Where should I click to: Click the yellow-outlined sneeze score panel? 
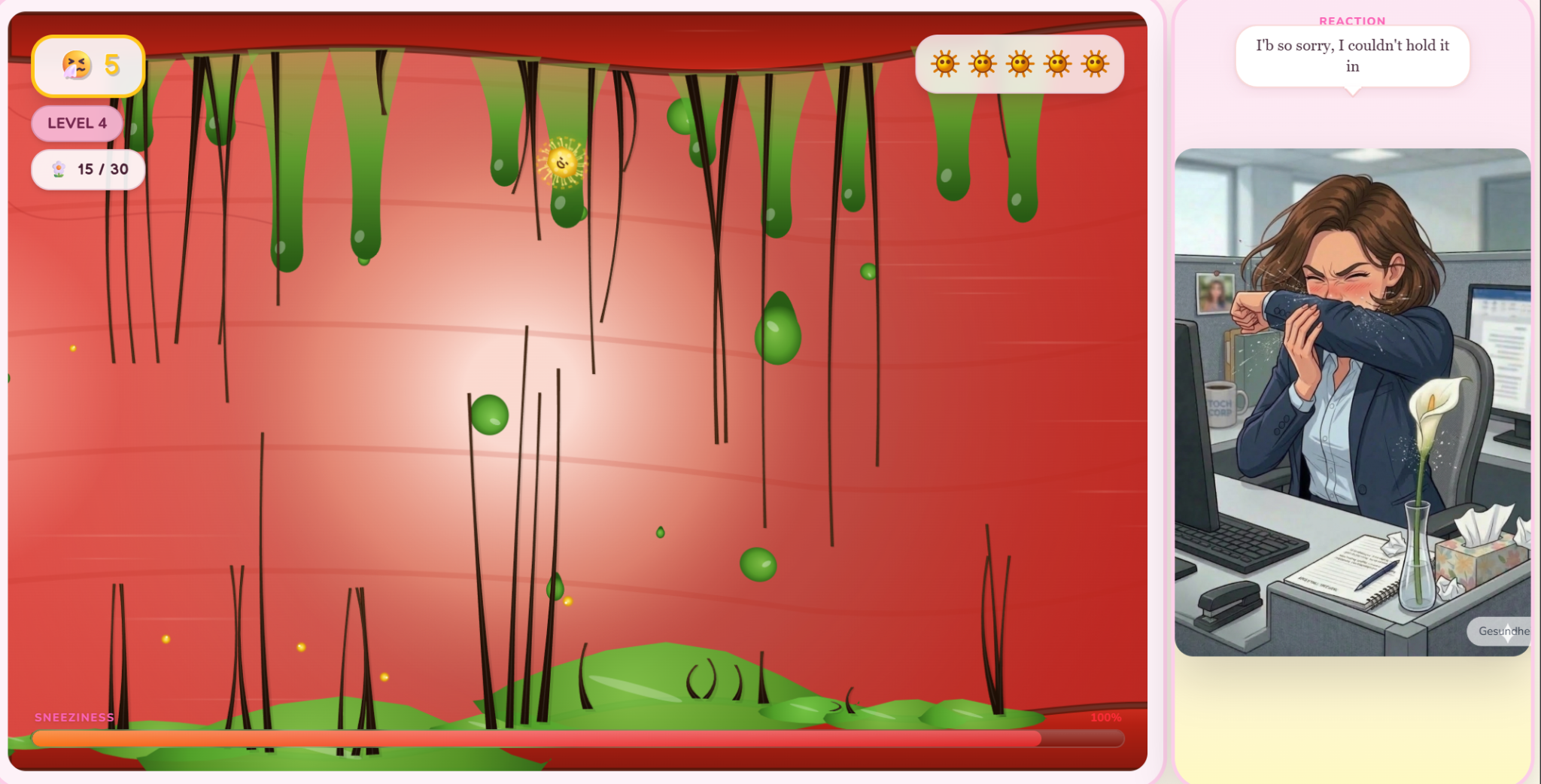coord(87,66)
